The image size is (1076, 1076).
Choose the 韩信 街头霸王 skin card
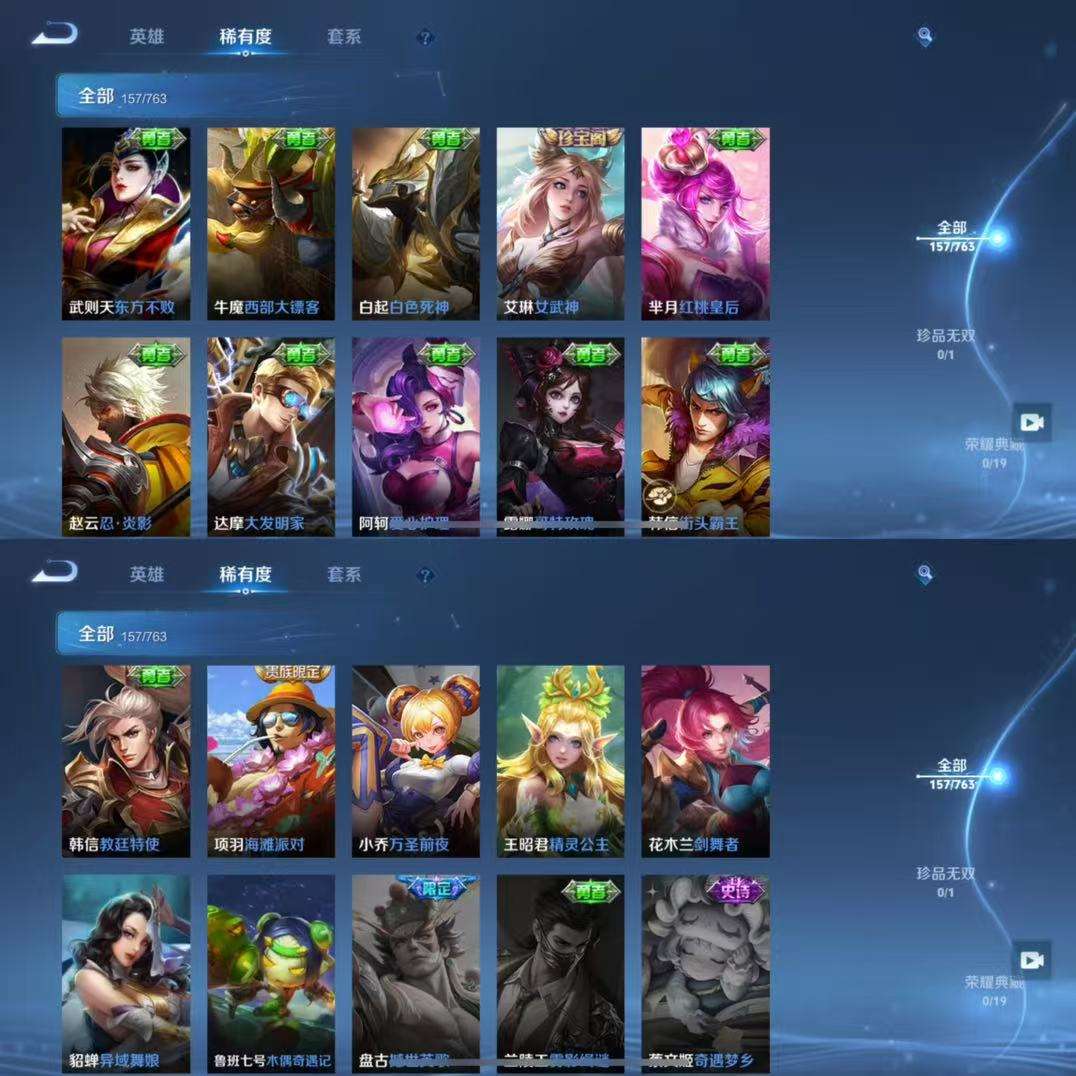click(x=706, y=436)
